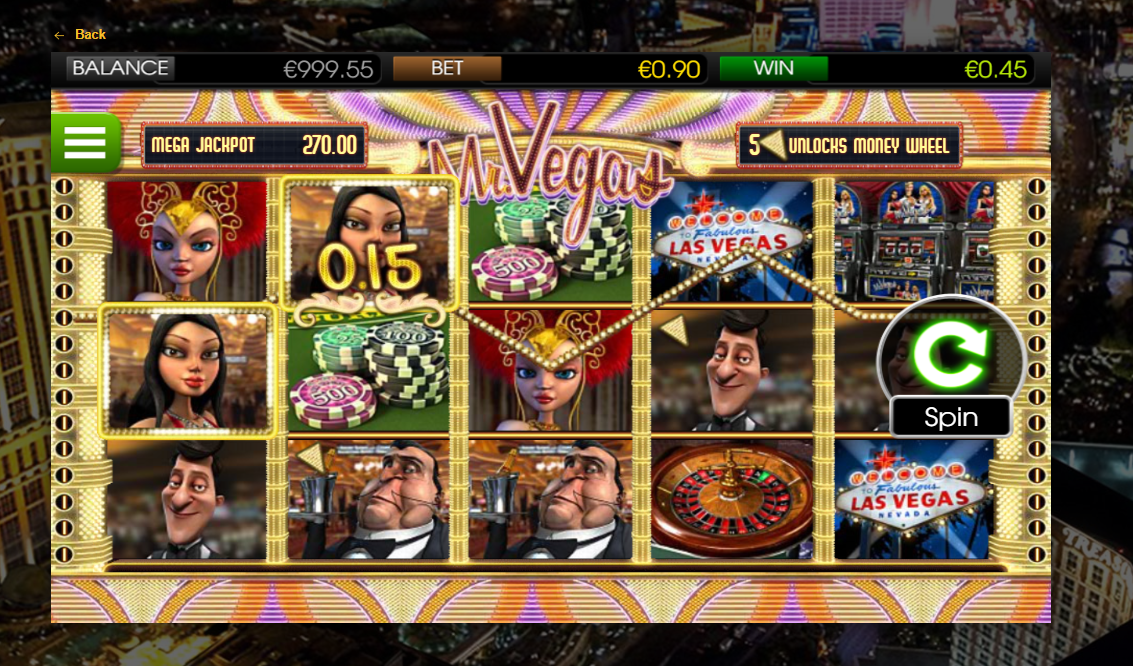Click the BET label button

coord(446,68)
